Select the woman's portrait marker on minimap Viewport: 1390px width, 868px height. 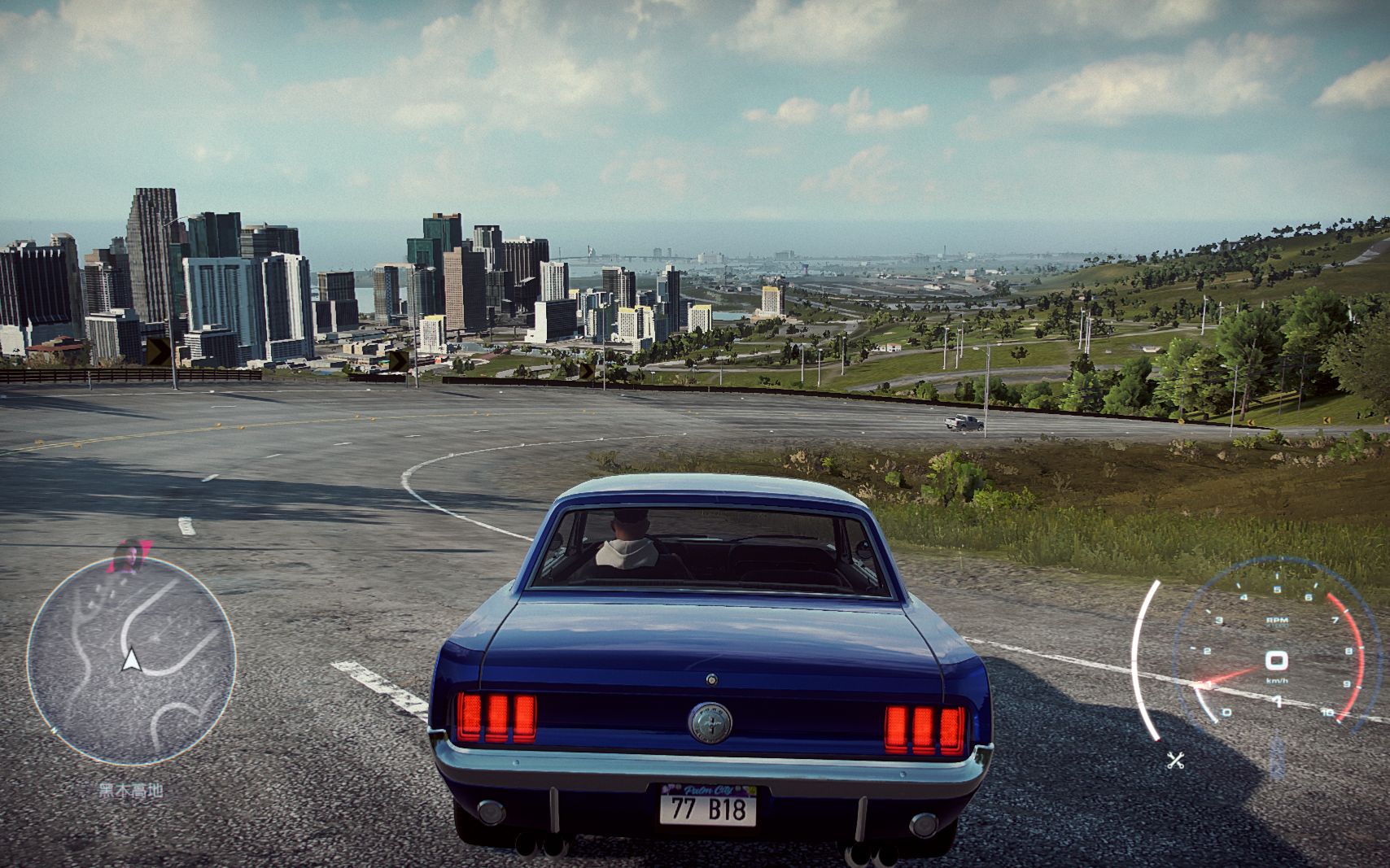(x=129, y=556)
